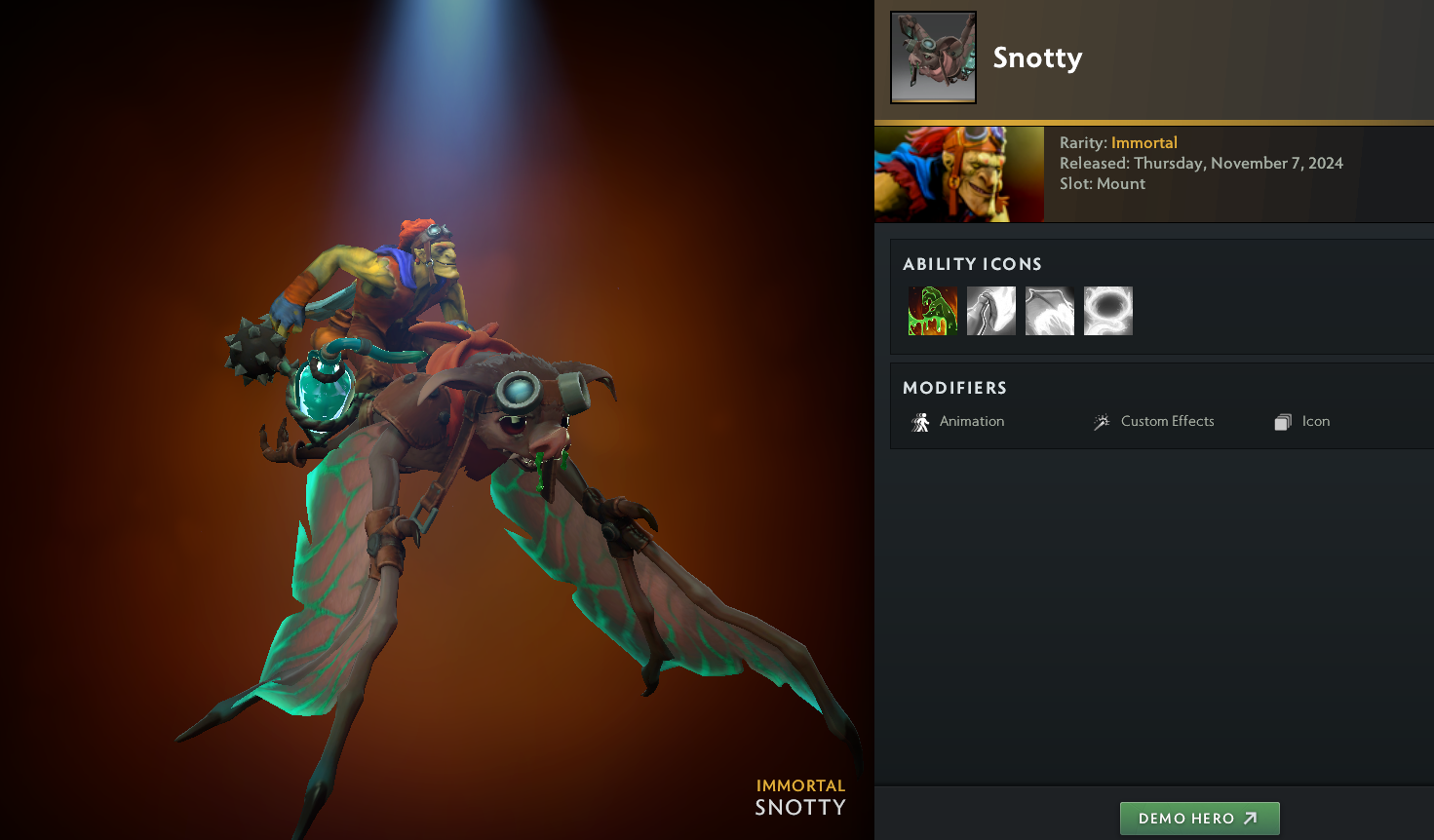Screen dimensions: 1434x840
Task: Click the Batrider hero portrait
Action: coord(959,174)
